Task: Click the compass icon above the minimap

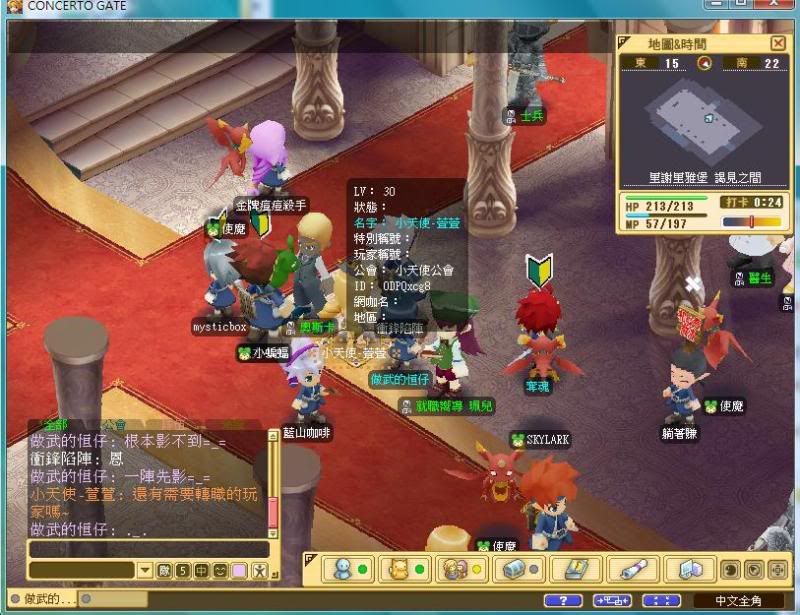Action: click(x=704, y=64)
